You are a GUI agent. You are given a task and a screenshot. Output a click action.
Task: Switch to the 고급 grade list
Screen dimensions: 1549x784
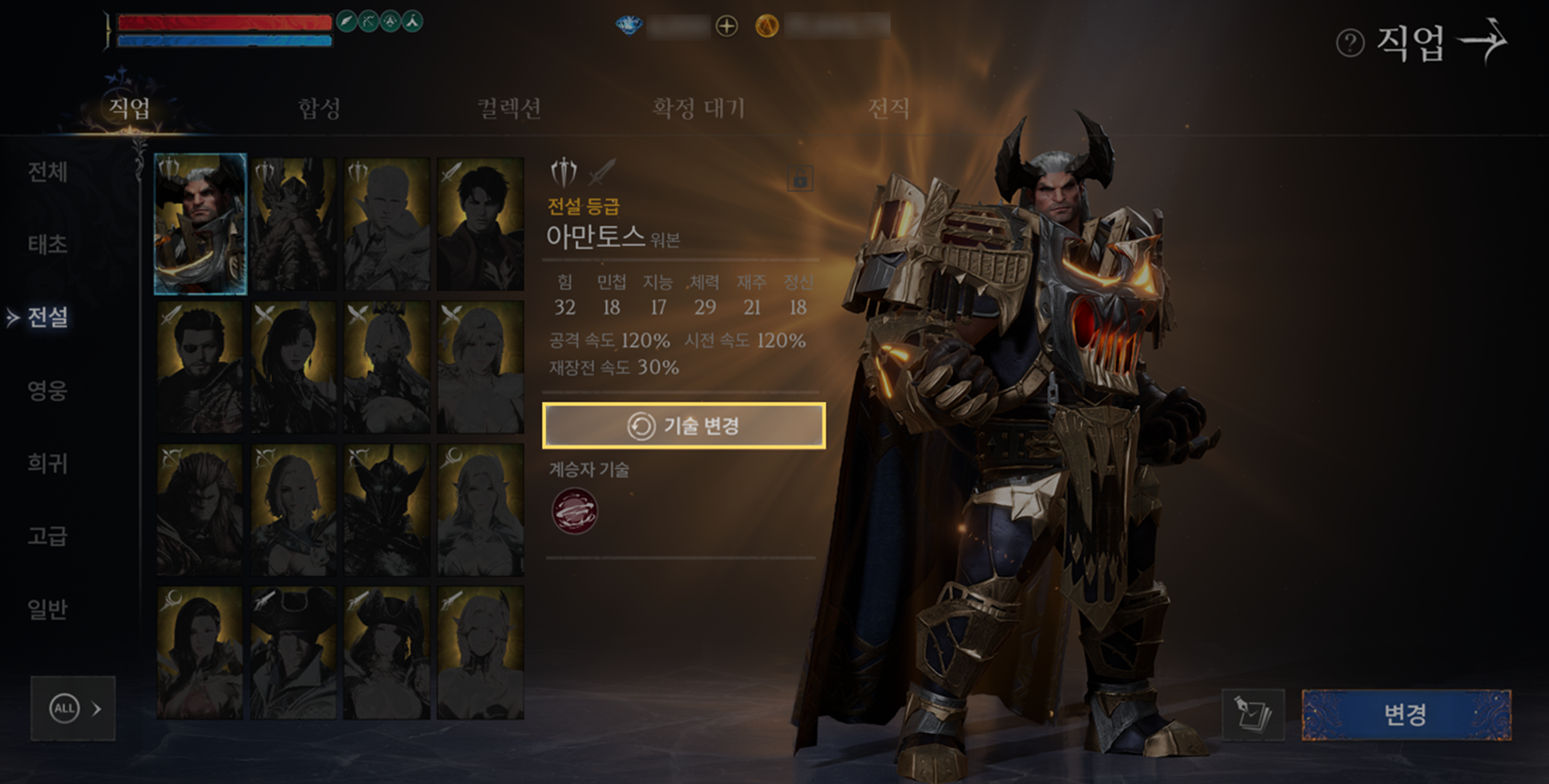point(47,535)
